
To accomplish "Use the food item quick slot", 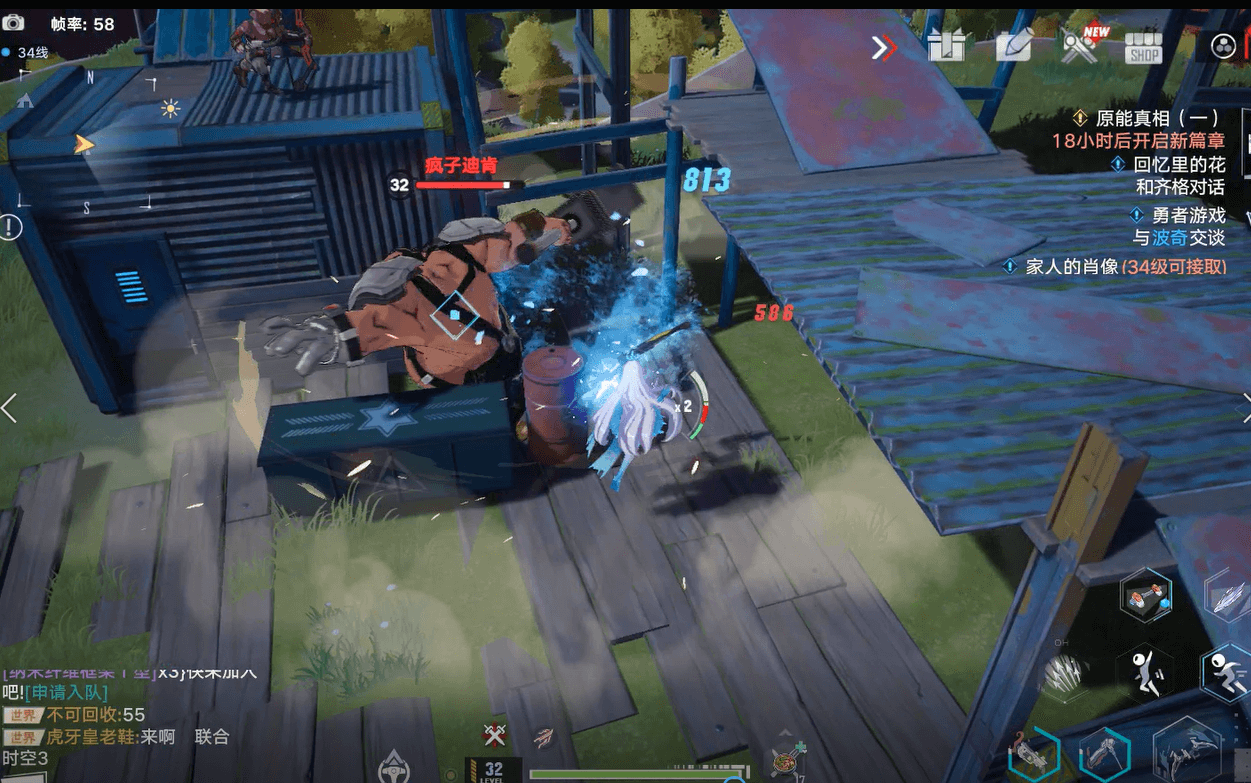I will coord(784,762).
